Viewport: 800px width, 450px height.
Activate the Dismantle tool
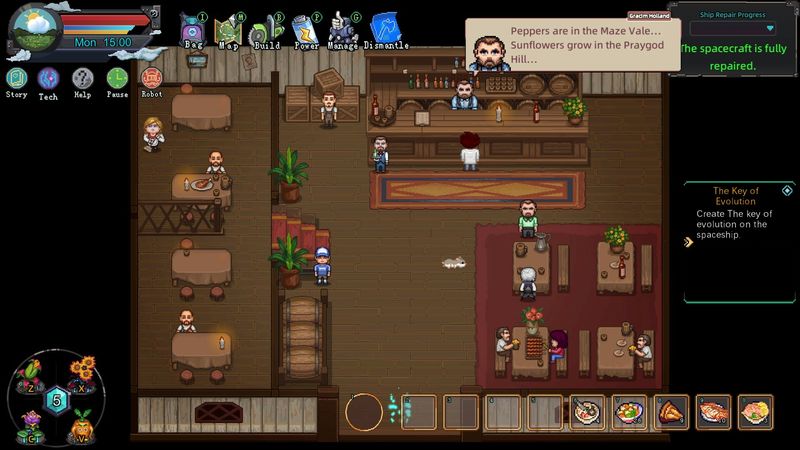[x=385, y=30]
